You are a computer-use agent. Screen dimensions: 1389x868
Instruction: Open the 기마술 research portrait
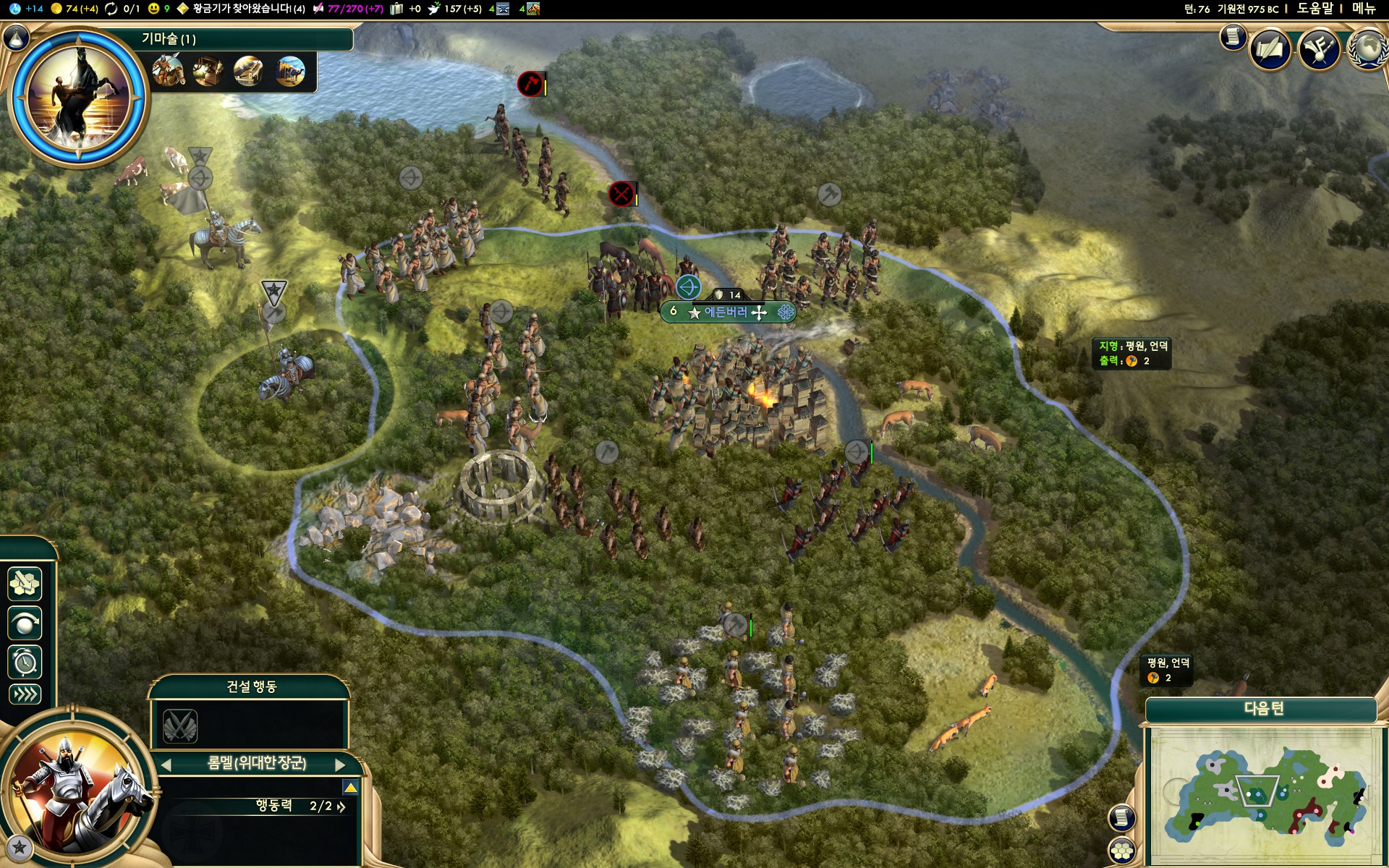point(78,98)
